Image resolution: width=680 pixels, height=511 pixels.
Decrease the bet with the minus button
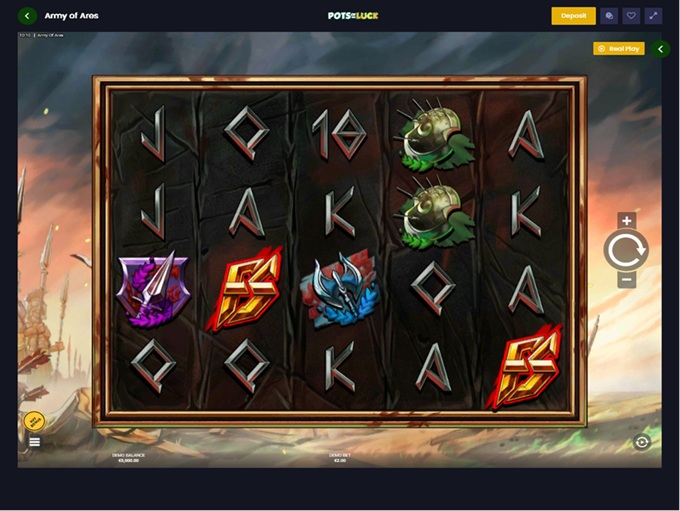coord(626,280)
